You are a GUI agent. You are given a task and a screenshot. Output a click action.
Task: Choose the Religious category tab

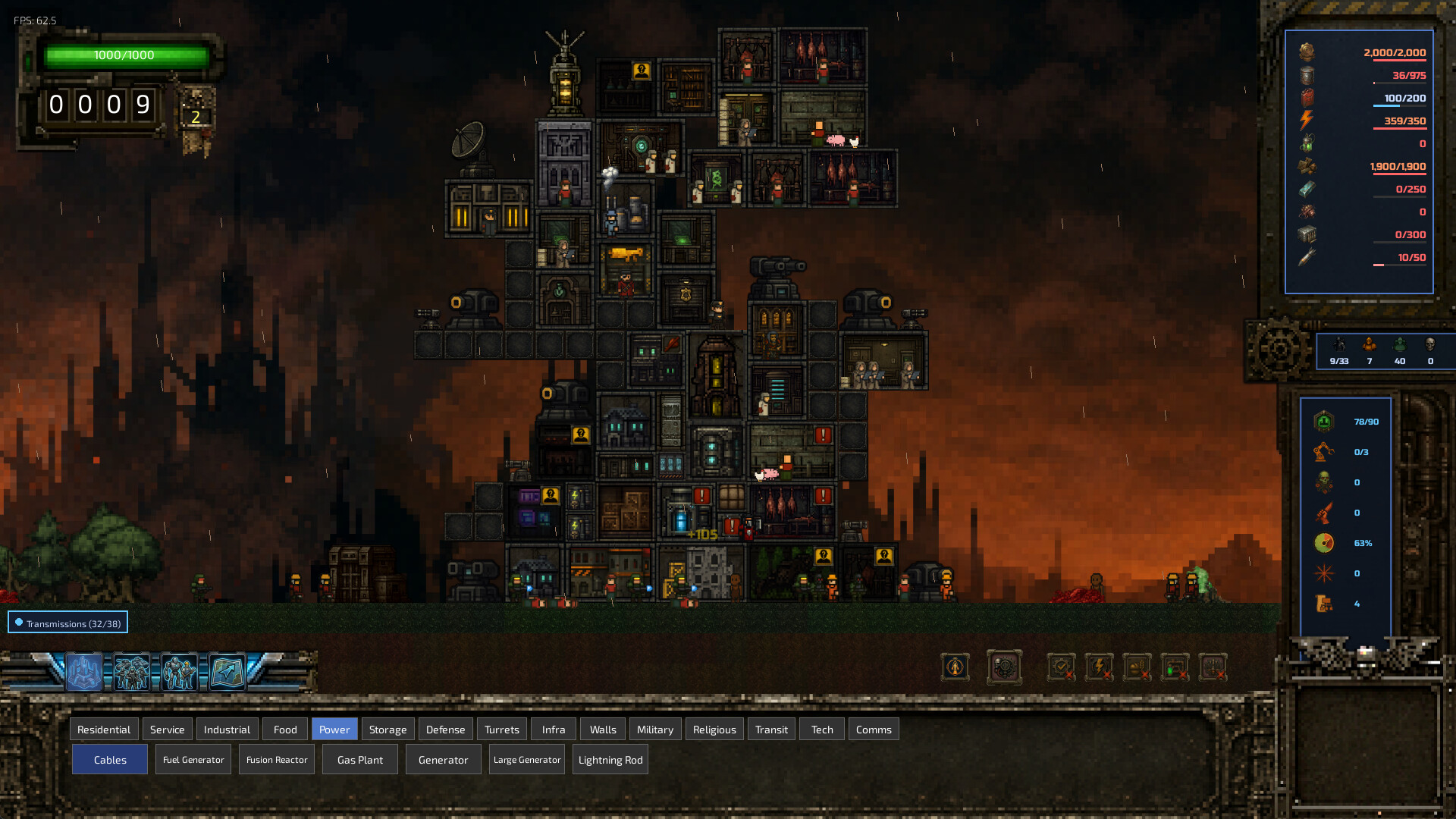pos(714,730)
